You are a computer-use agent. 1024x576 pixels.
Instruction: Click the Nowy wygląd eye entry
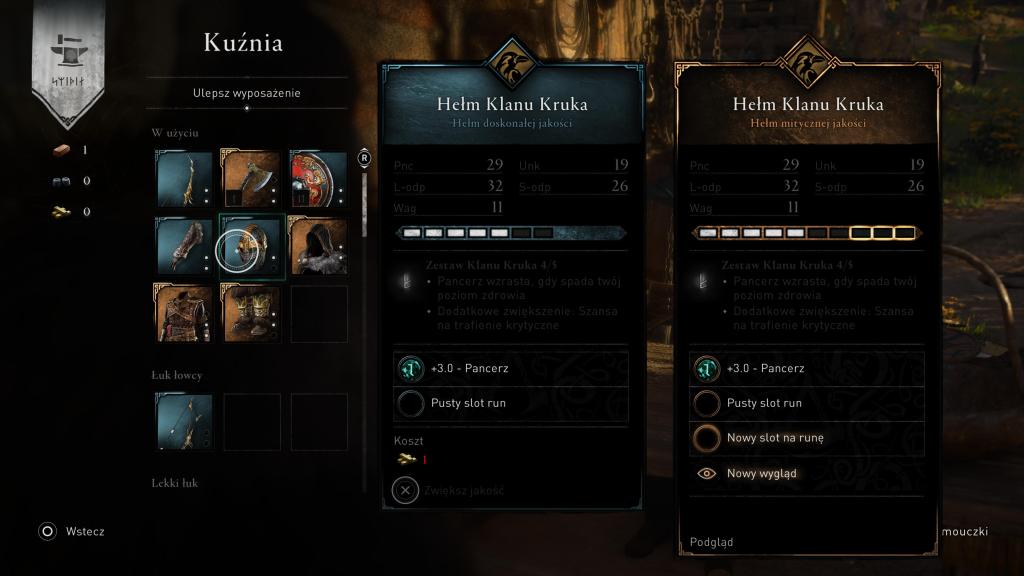pyautogui.click(x=761, y=473)
